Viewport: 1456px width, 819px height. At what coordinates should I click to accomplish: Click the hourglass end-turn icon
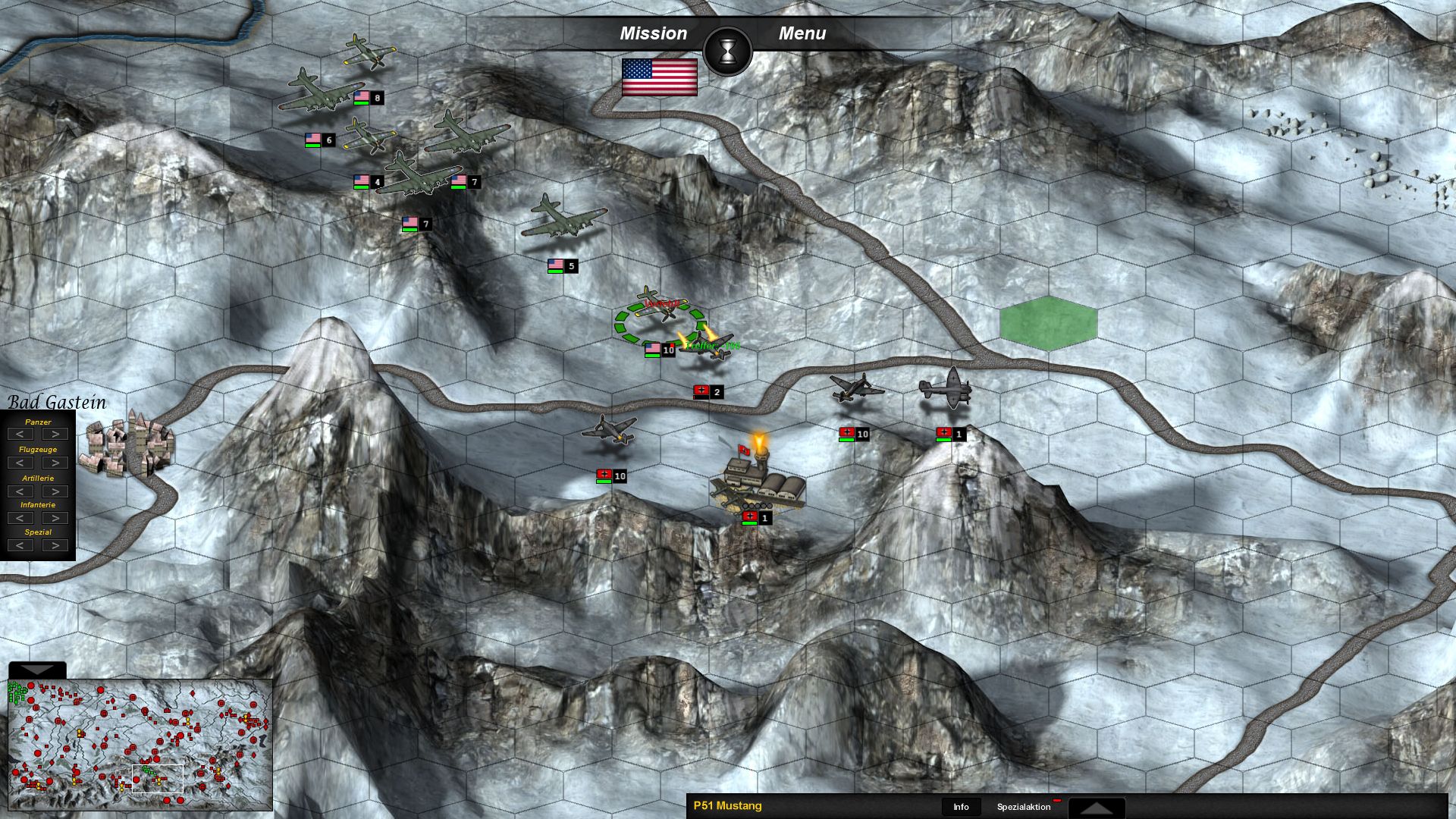coord(728,51)
